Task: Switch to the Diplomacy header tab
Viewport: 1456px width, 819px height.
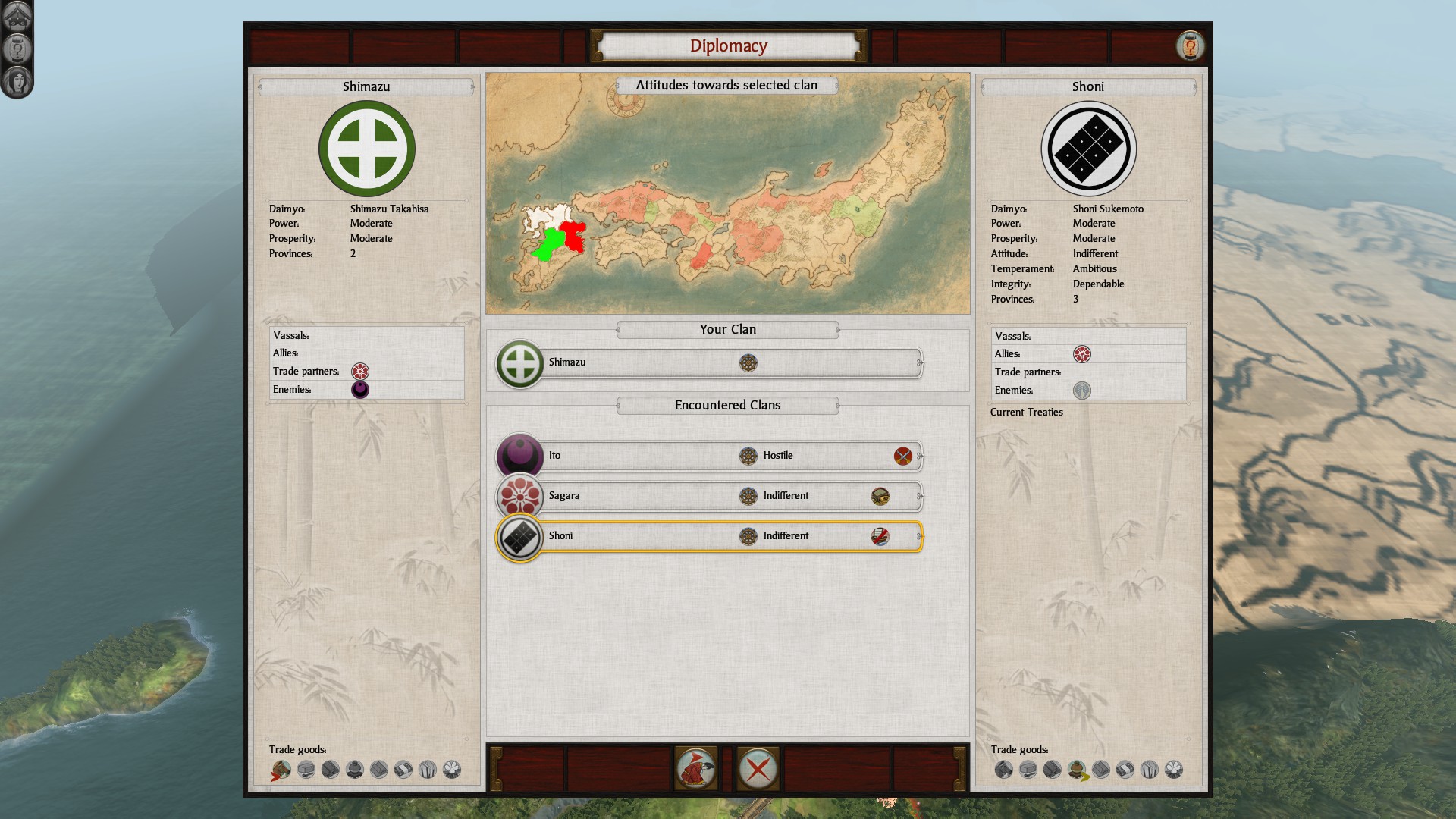Action: click(727, 45)
